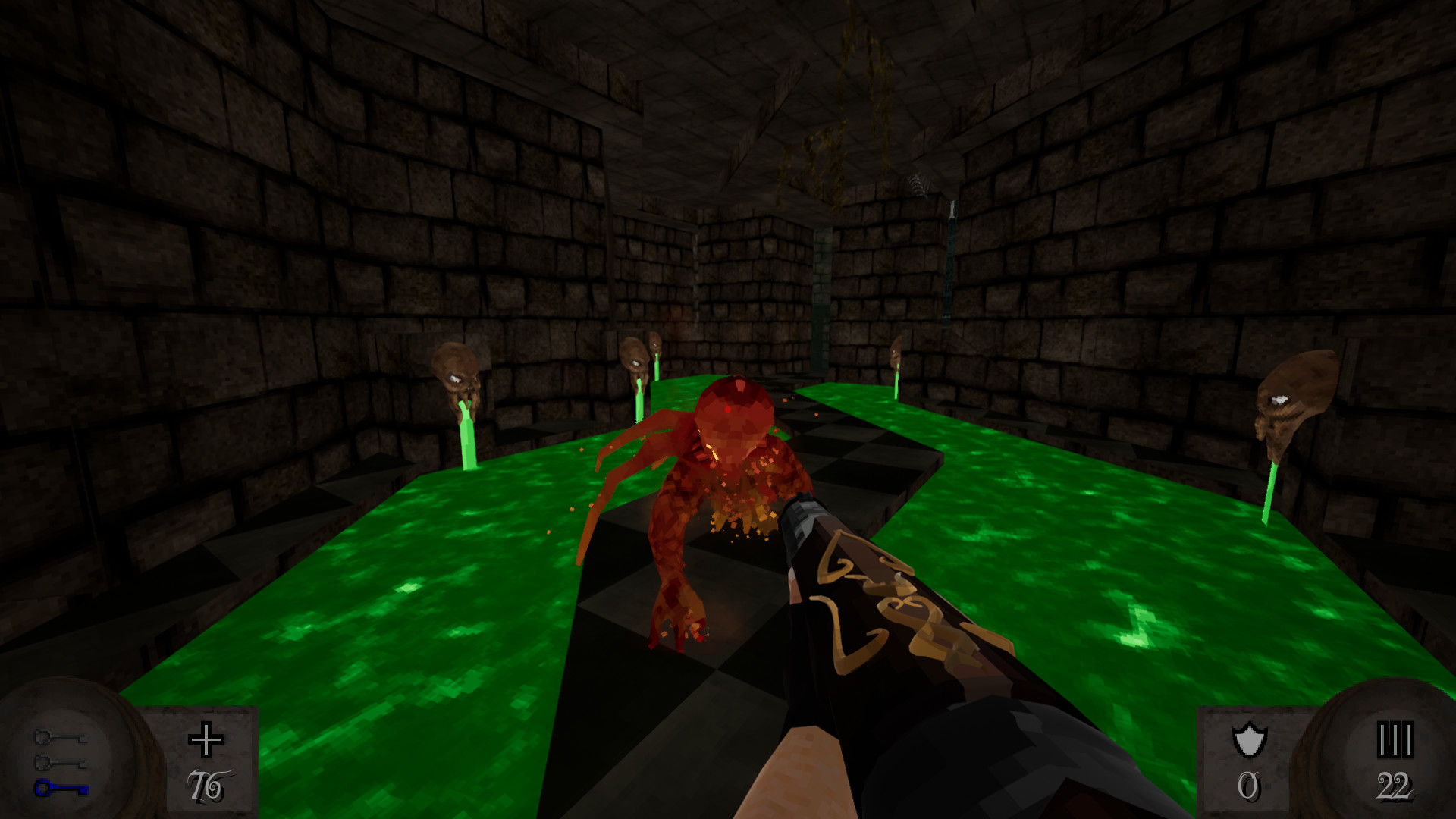Click the hanging chain near the ceiling

click(x=950, y=227)
